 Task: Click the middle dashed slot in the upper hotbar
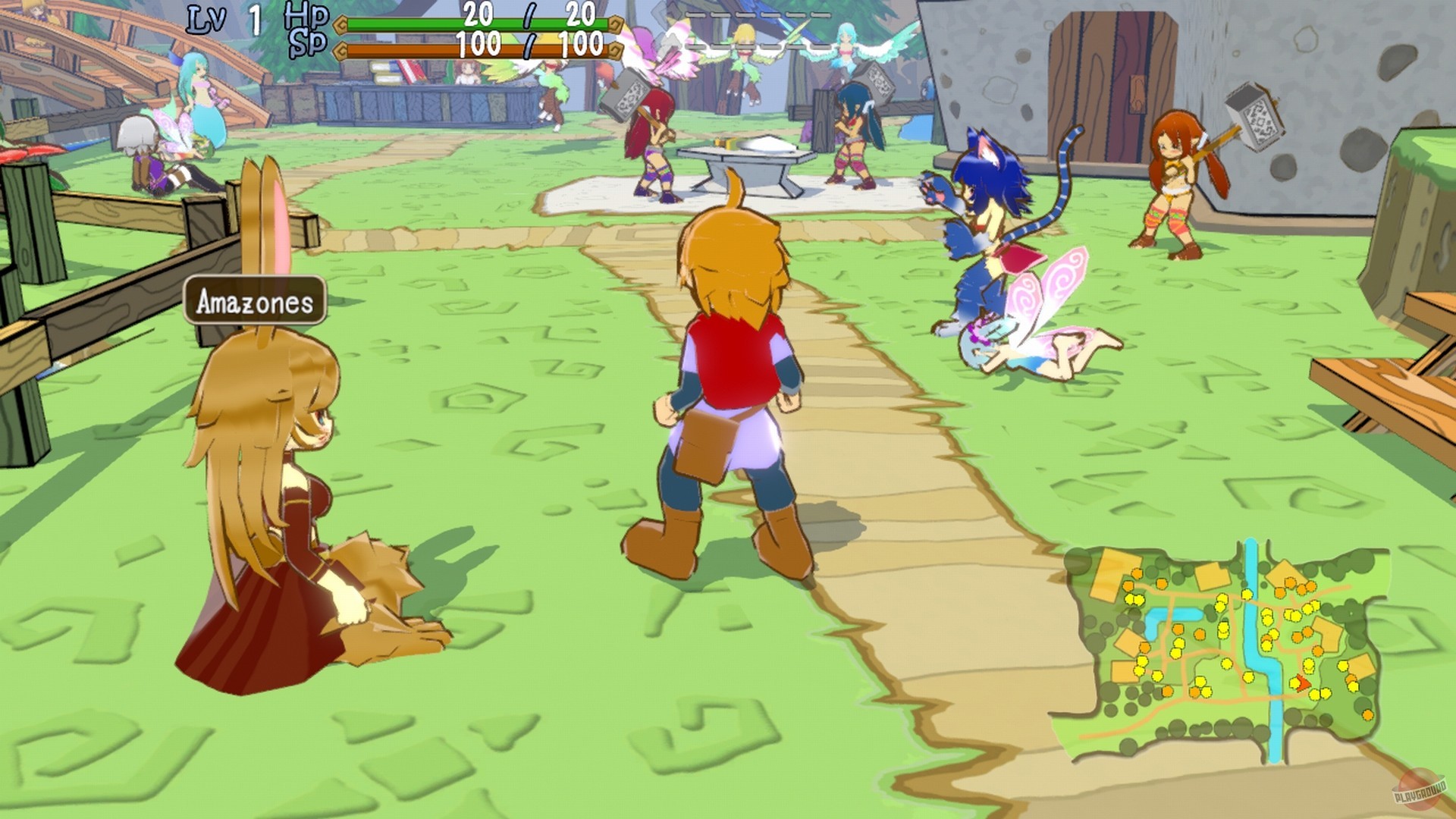pos(758,14)
